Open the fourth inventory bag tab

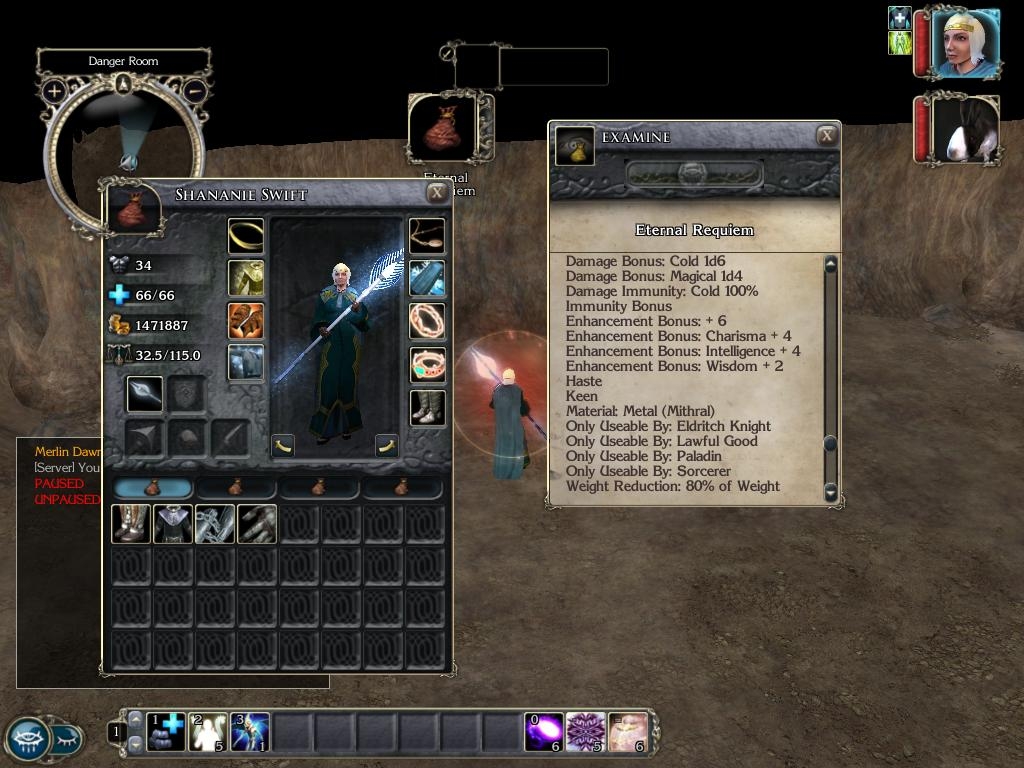[x=402, y=488]
